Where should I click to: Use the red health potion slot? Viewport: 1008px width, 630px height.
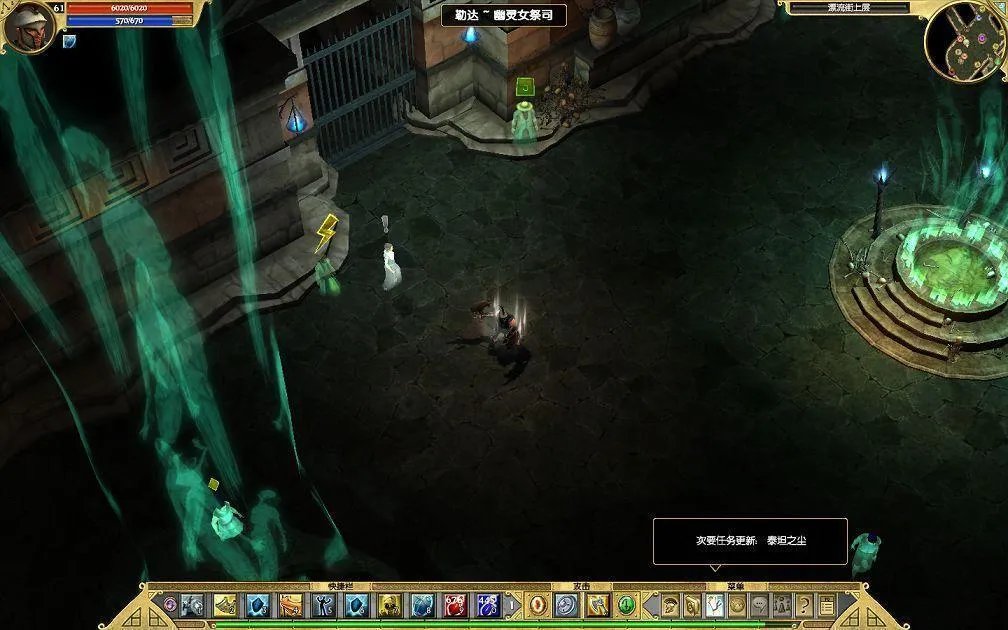tap(455, 605)
